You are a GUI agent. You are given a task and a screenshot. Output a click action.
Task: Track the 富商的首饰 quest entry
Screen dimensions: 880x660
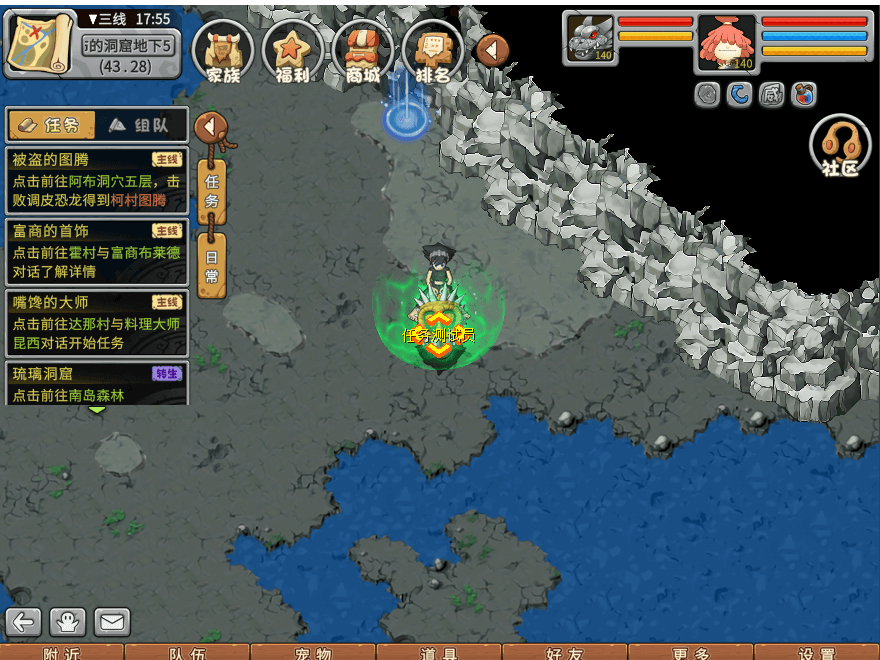coord(96,252)
